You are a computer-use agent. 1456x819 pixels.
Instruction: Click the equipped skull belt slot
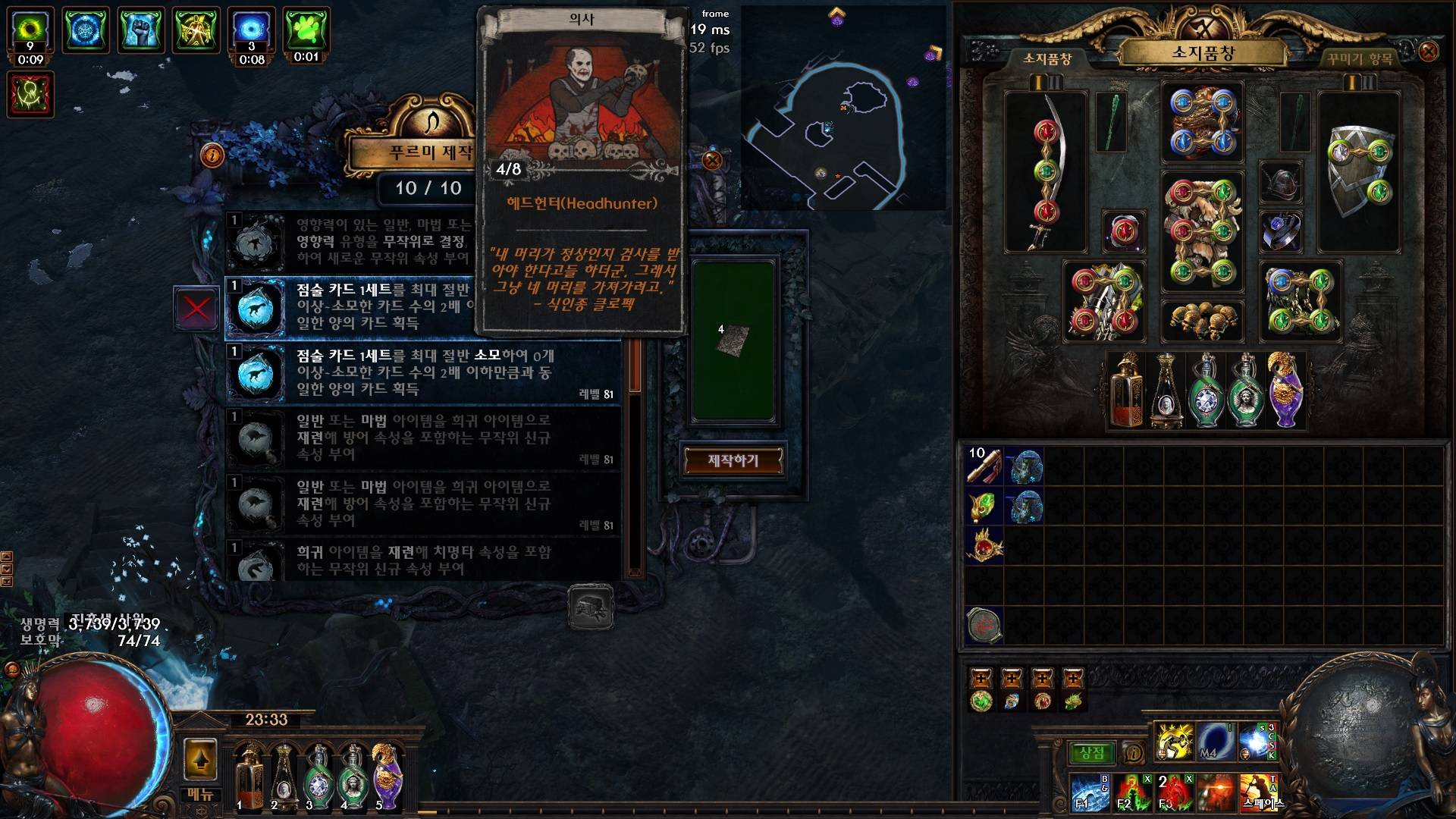[x=1202, y=318]
